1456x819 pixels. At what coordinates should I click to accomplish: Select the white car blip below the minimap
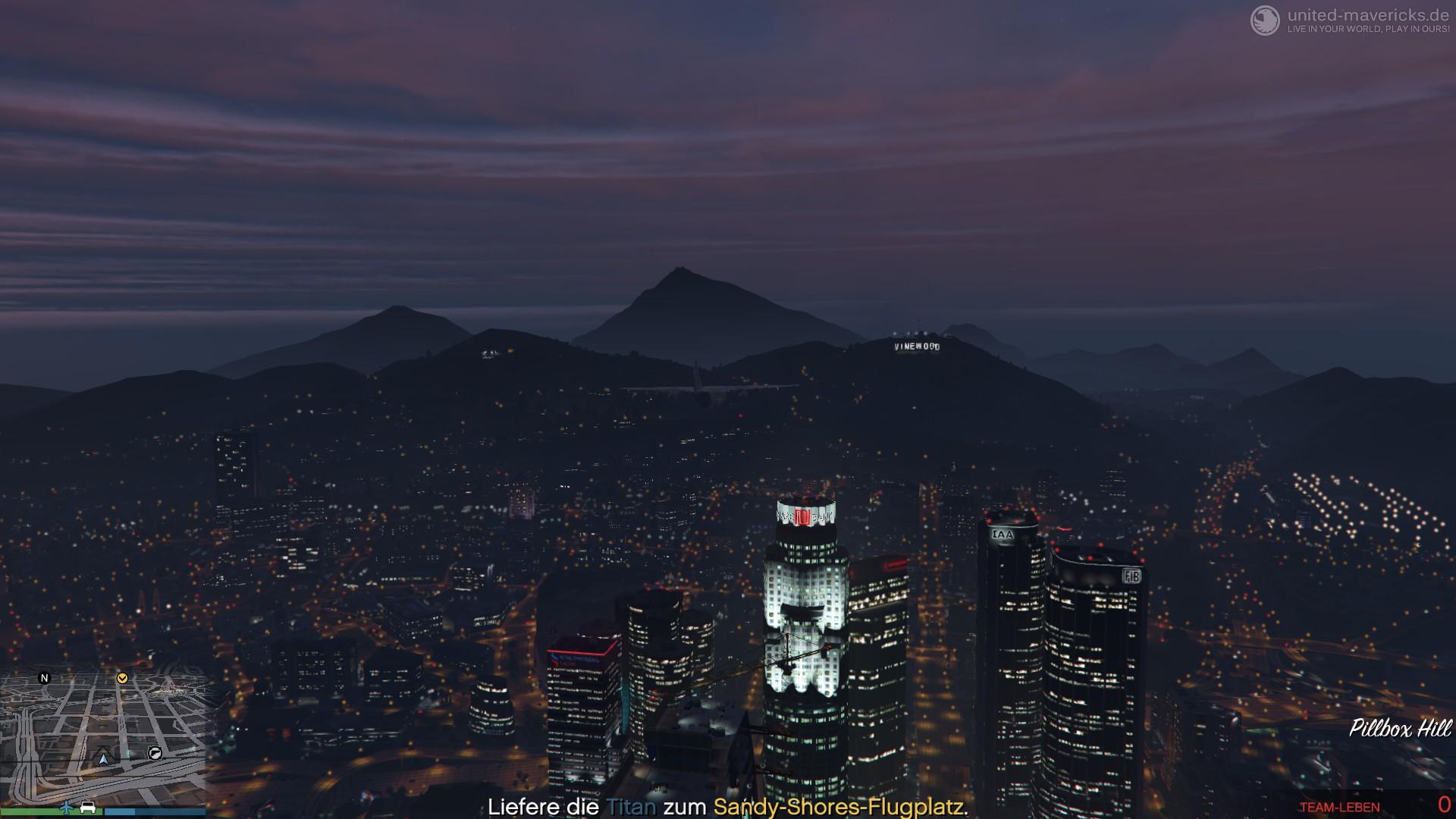88,807
